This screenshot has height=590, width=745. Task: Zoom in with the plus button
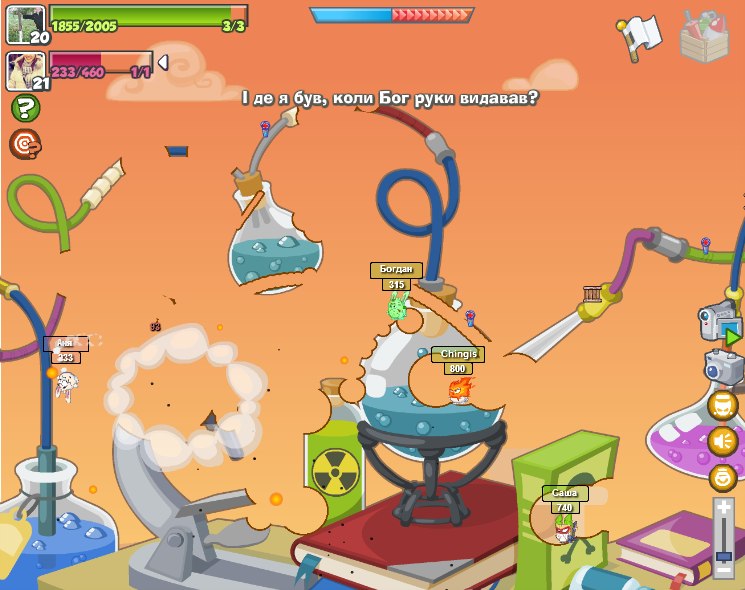[x=723, y=509]
